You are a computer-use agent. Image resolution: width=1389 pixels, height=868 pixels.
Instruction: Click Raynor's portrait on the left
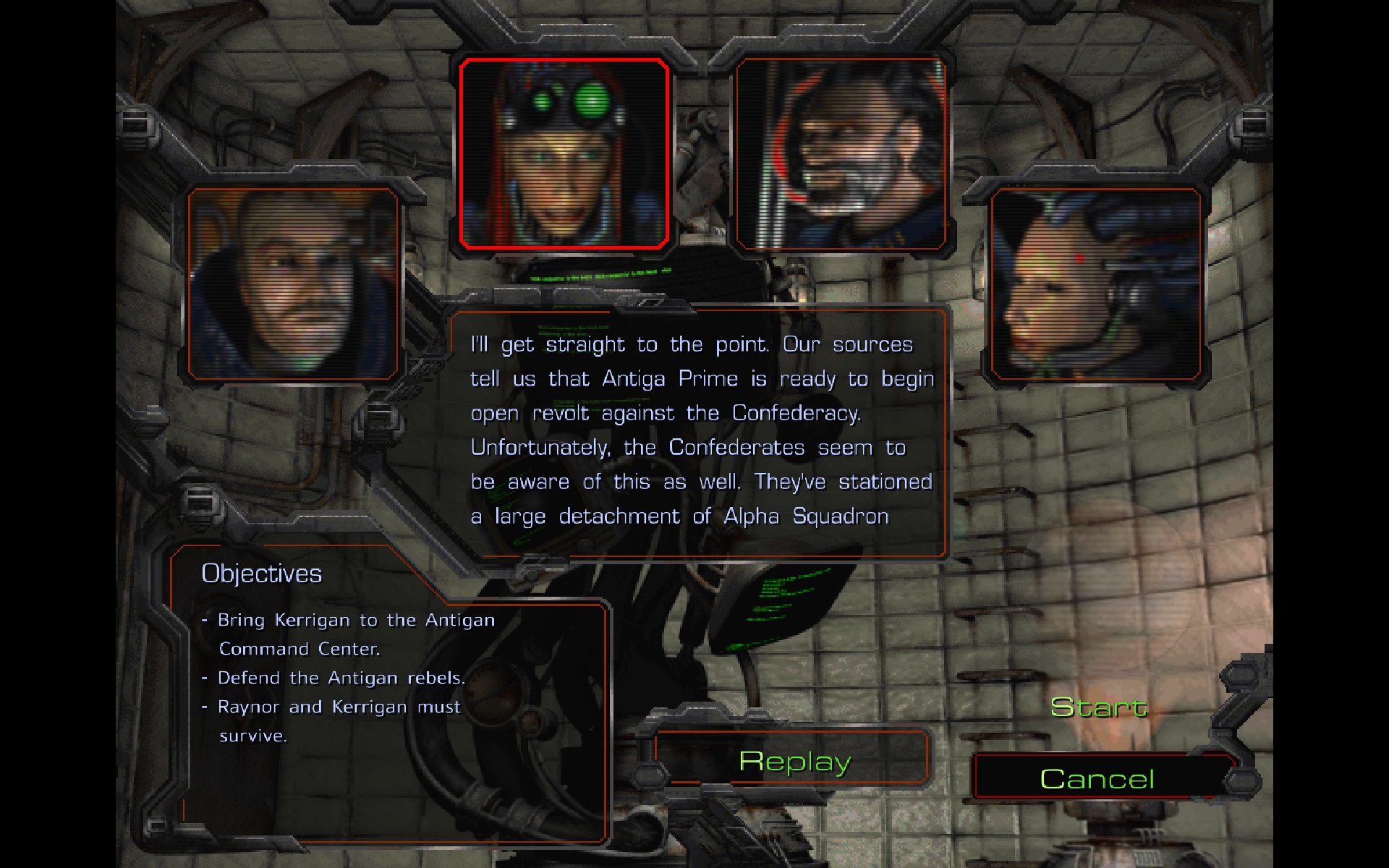pyautogui.click(x=293, y=282)
